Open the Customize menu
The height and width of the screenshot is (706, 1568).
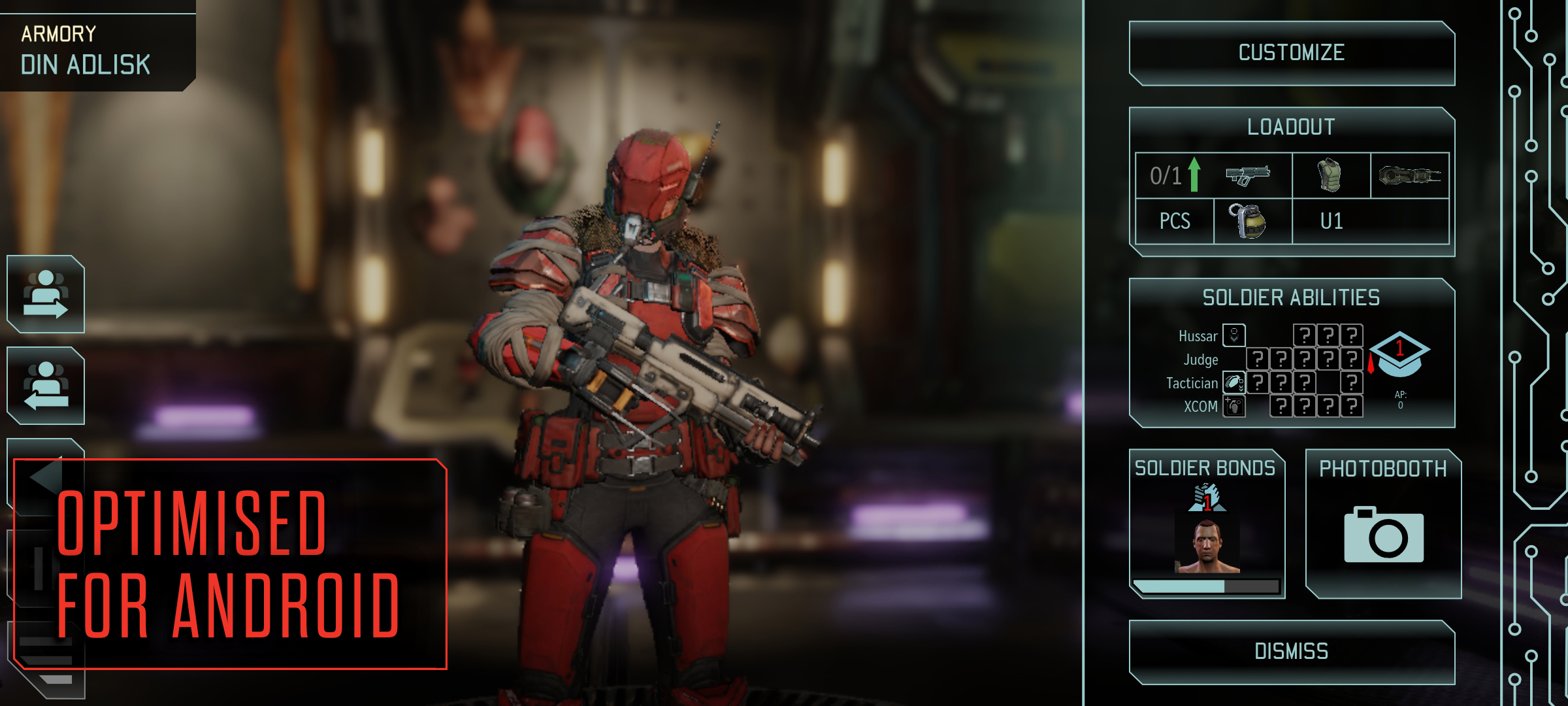tap(1291, 53)
